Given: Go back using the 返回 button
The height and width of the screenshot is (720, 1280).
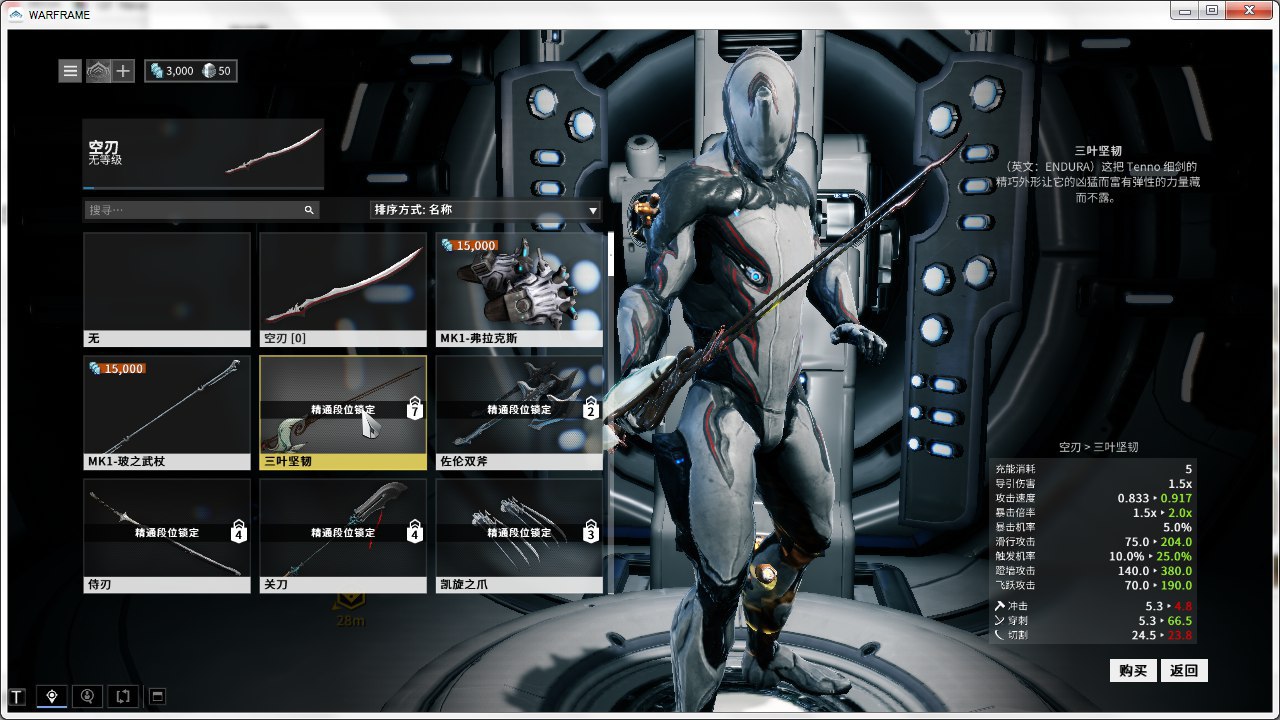Looking at the screenshot, I should (1184, 670).
